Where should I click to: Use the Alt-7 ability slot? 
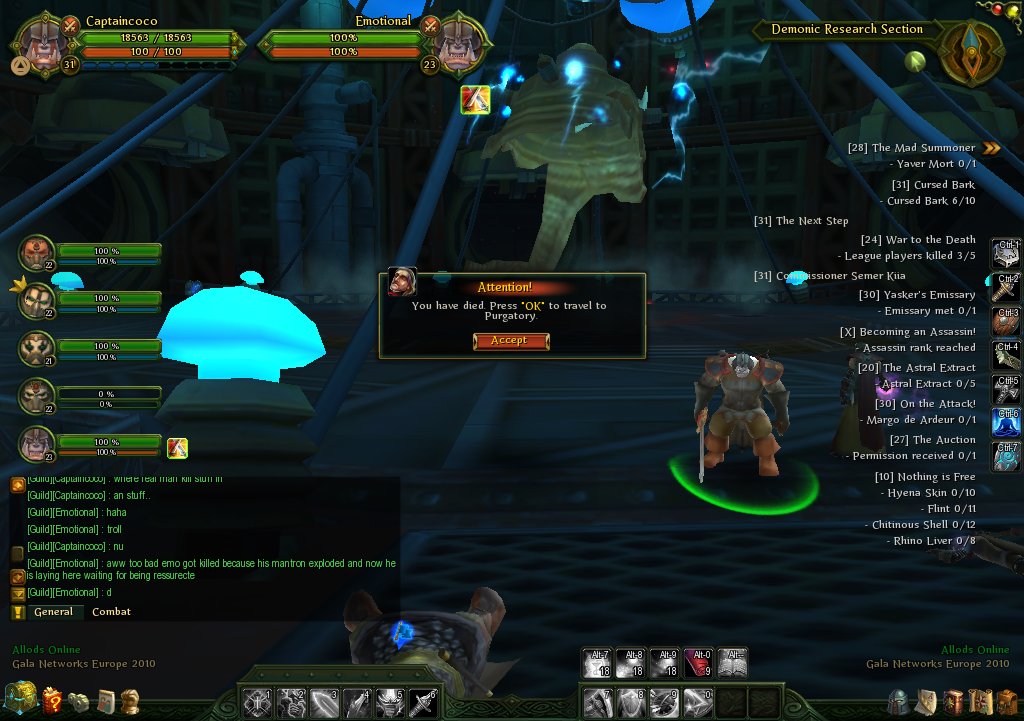598,662
